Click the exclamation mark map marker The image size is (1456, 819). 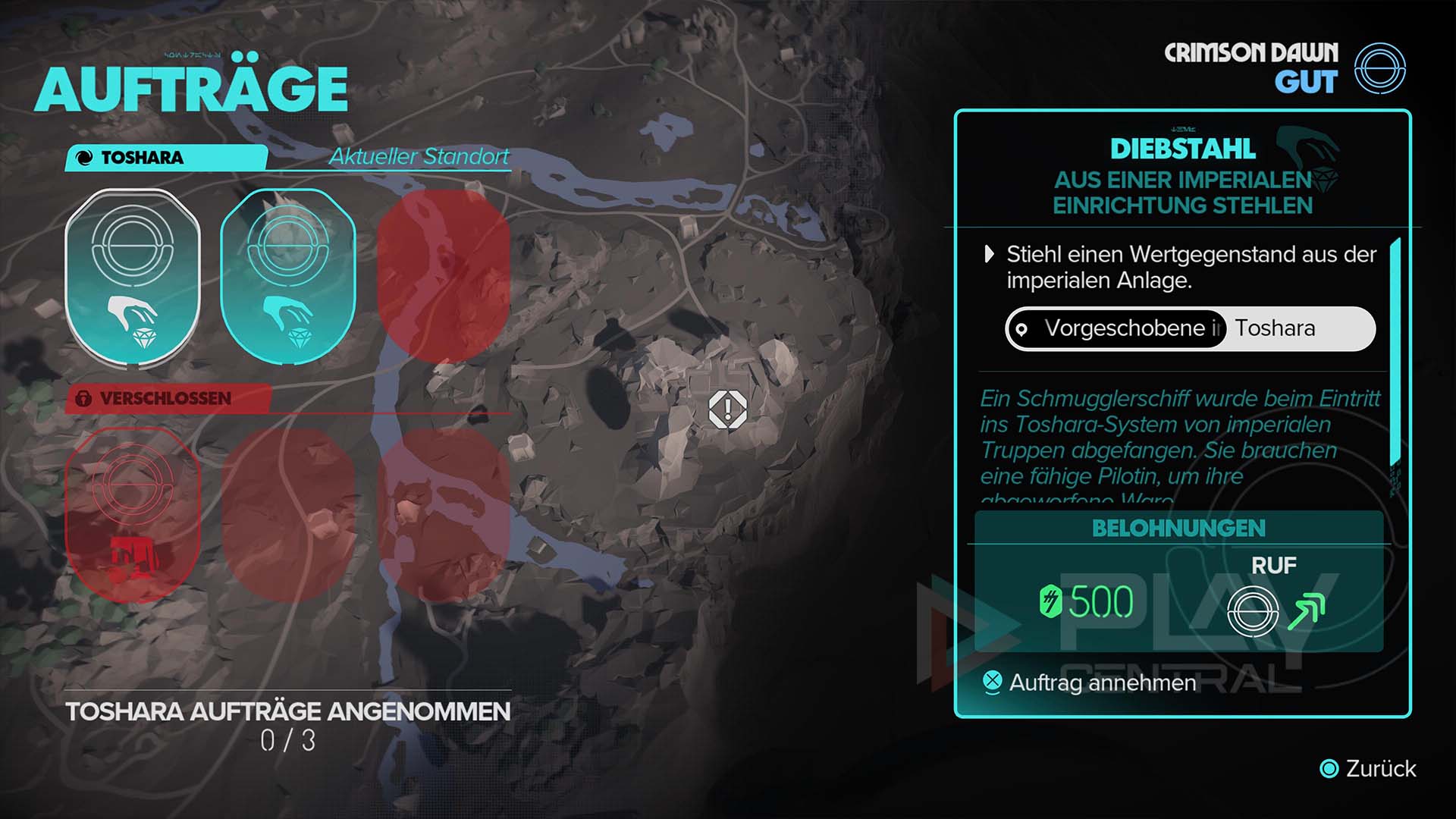click(x=728, y=409)
